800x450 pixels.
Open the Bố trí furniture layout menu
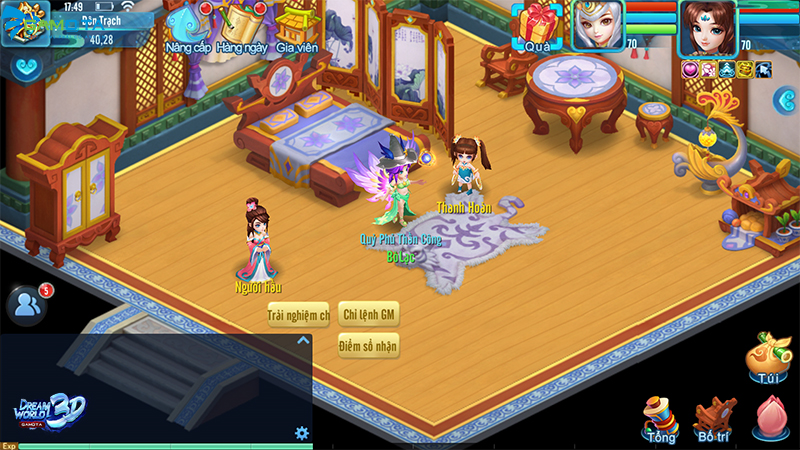[714, 418]
